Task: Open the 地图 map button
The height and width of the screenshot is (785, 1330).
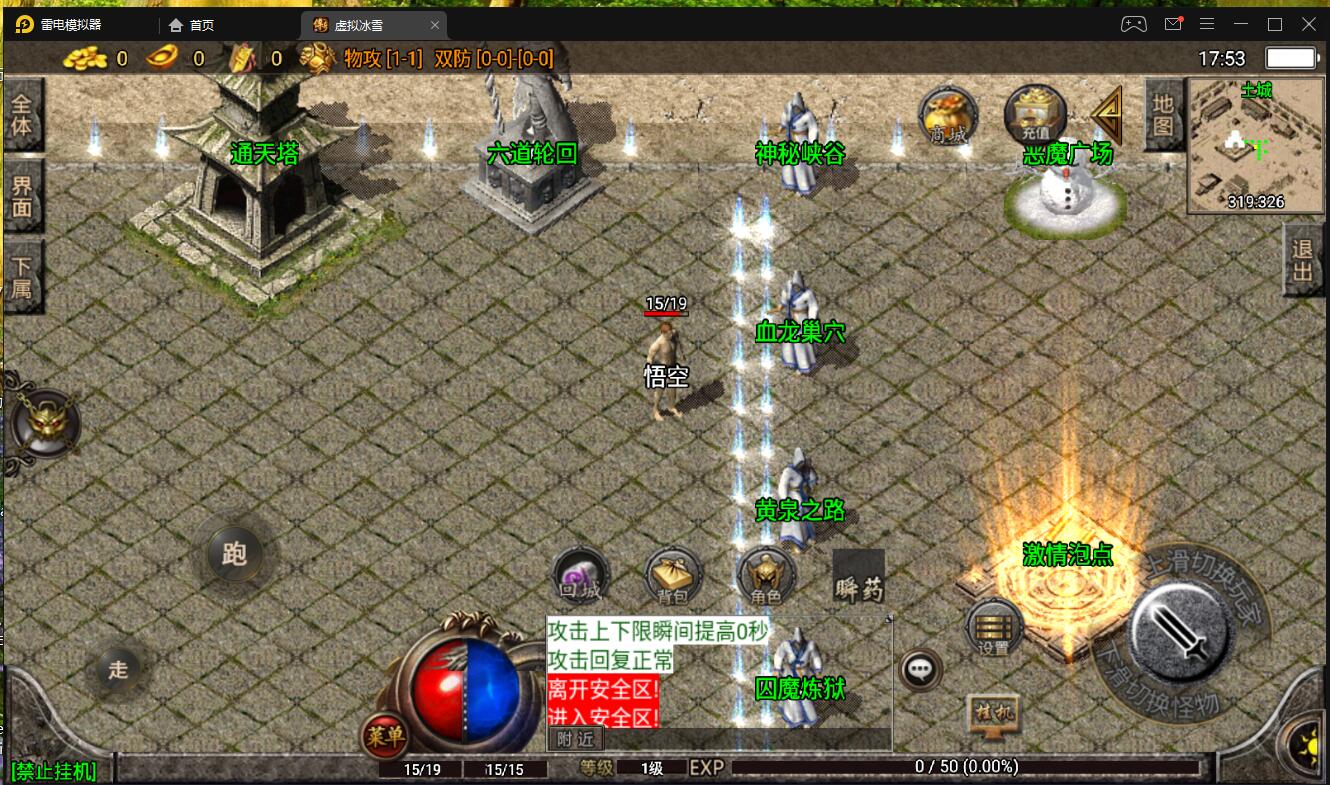Action: (x=1163, y=114)
